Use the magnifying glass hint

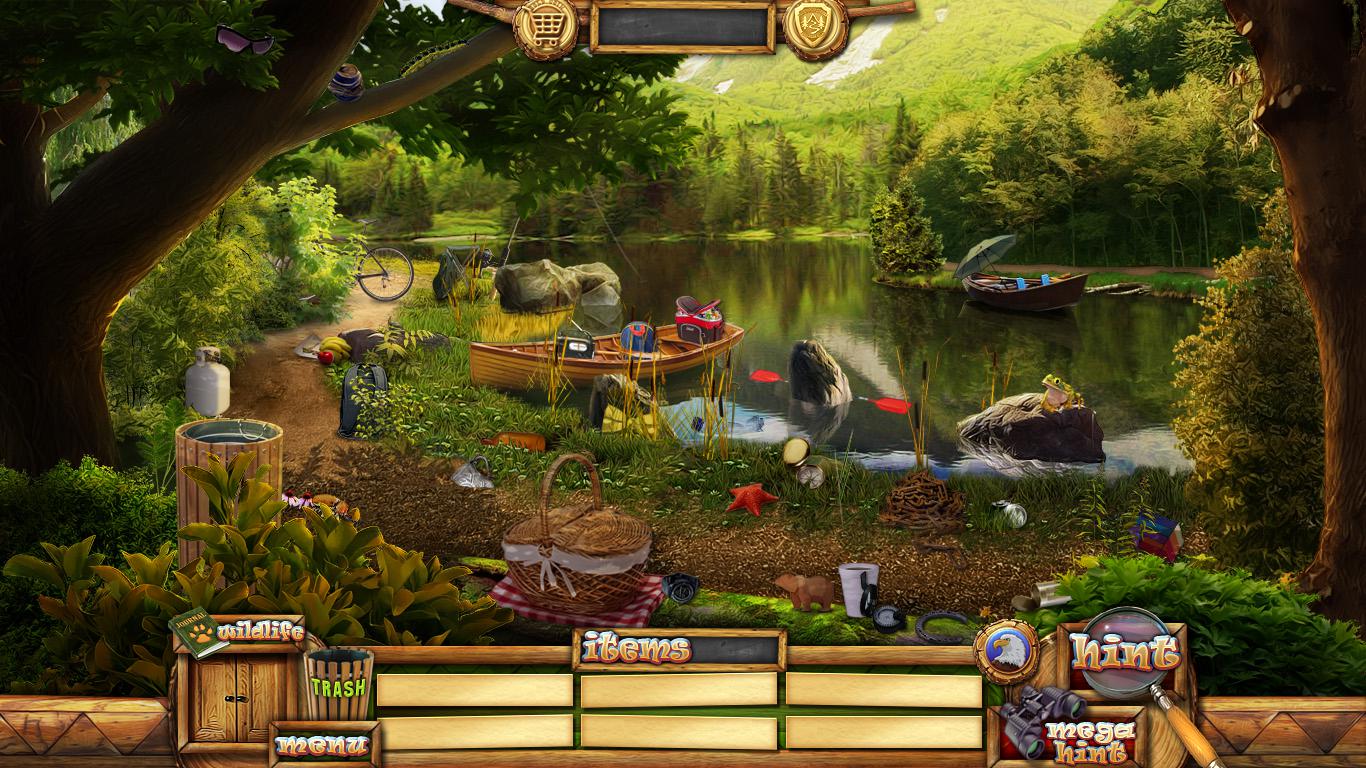click(x=1126, y=655)
